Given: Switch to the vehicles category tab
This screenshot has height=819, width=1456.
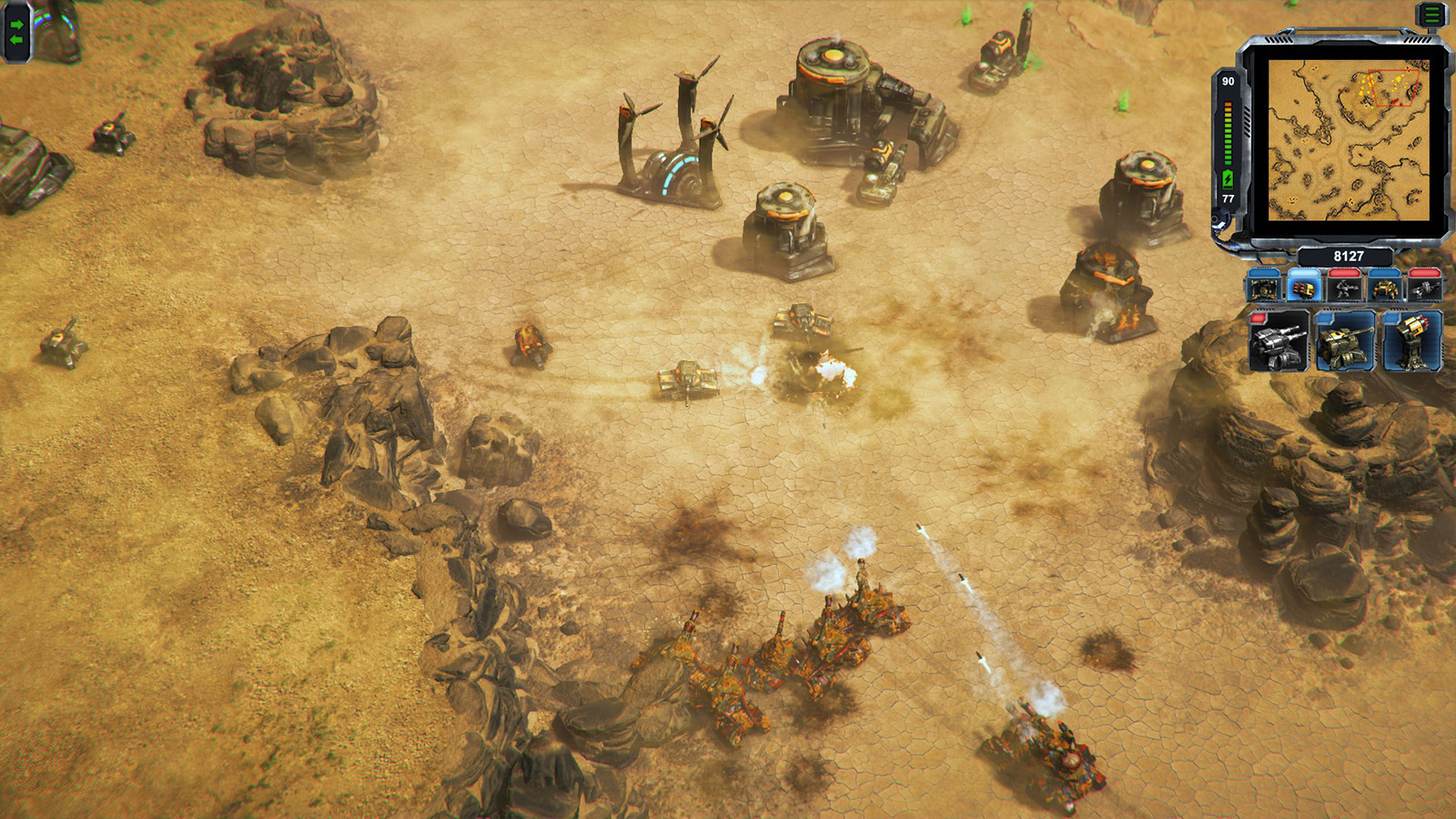Looking at the screenshot, I should (1384, 288).
